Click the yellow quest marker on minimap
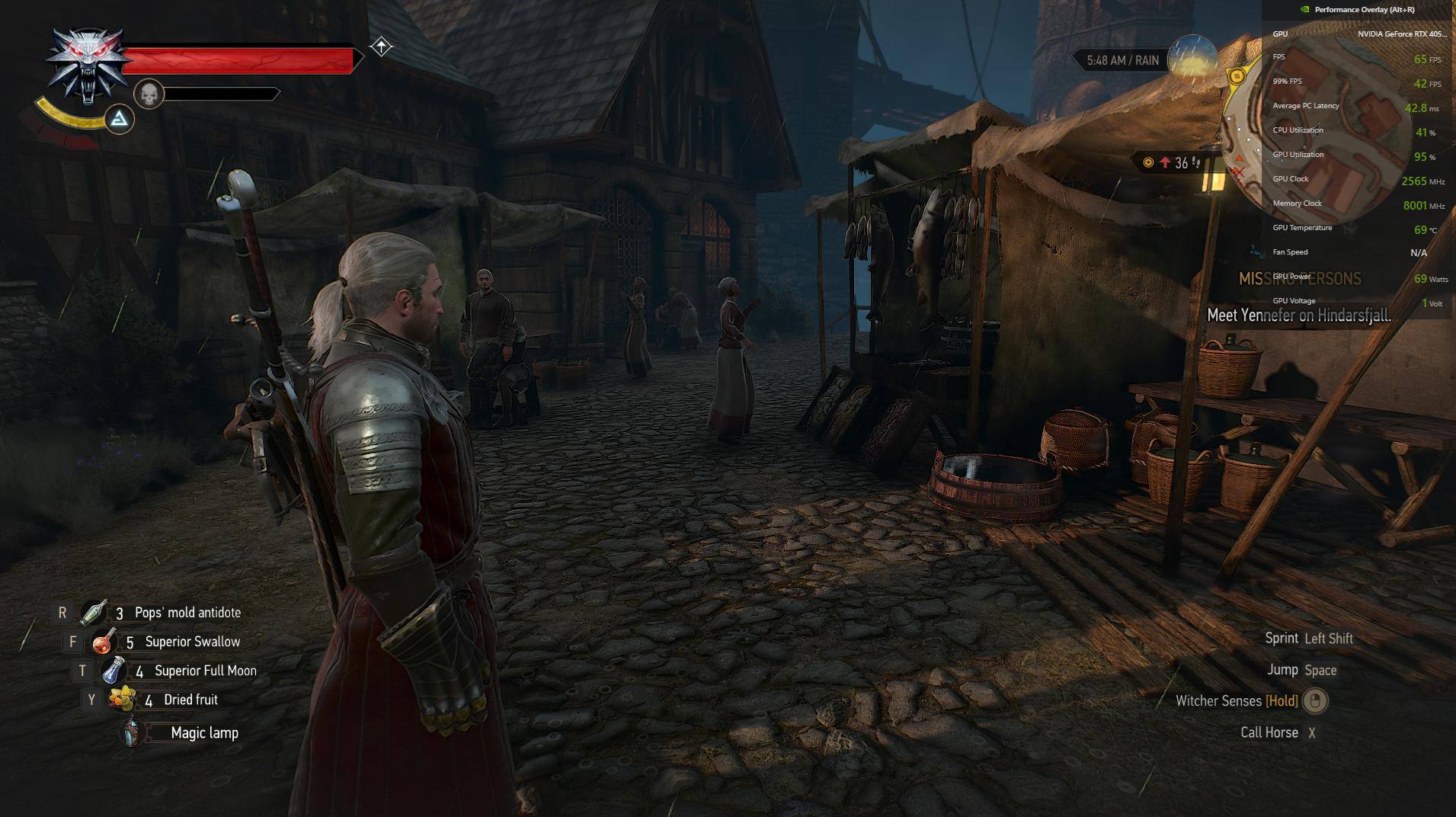1456x817 pixels. click(x=1237, y=76)
